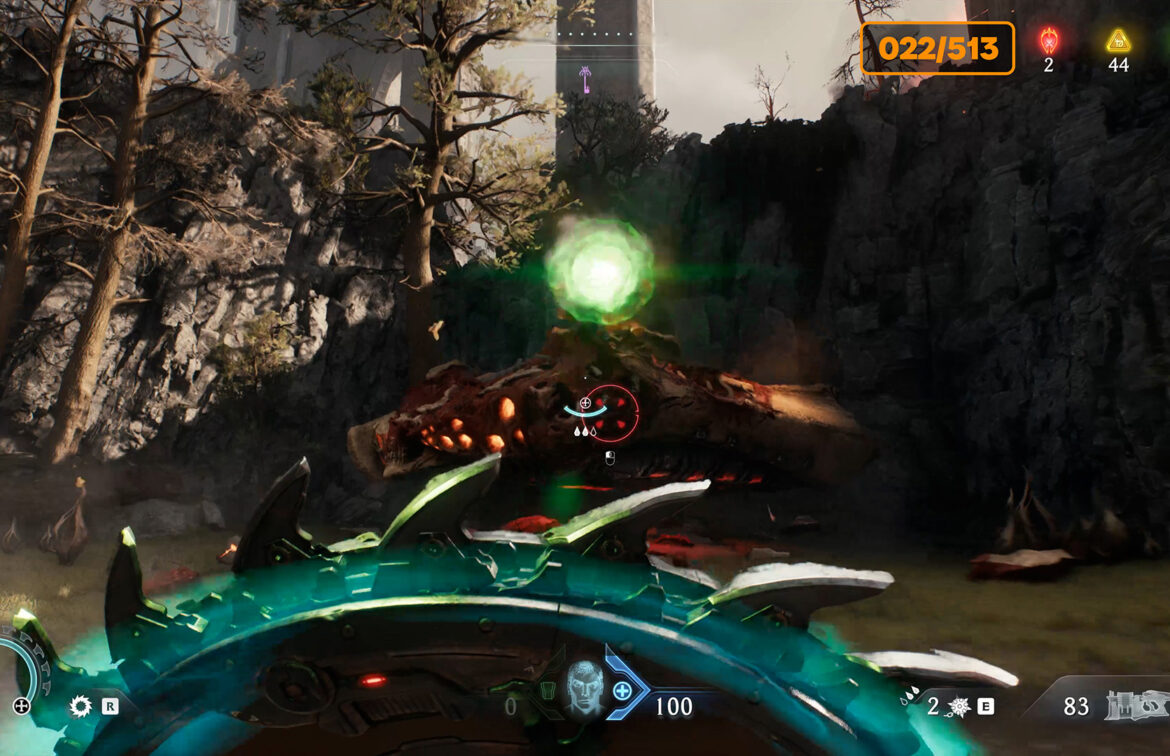The width and height of the screenshot is (1170, 756).
Task: Activate the shield saw gear icon
Action: tap(80, 706)
